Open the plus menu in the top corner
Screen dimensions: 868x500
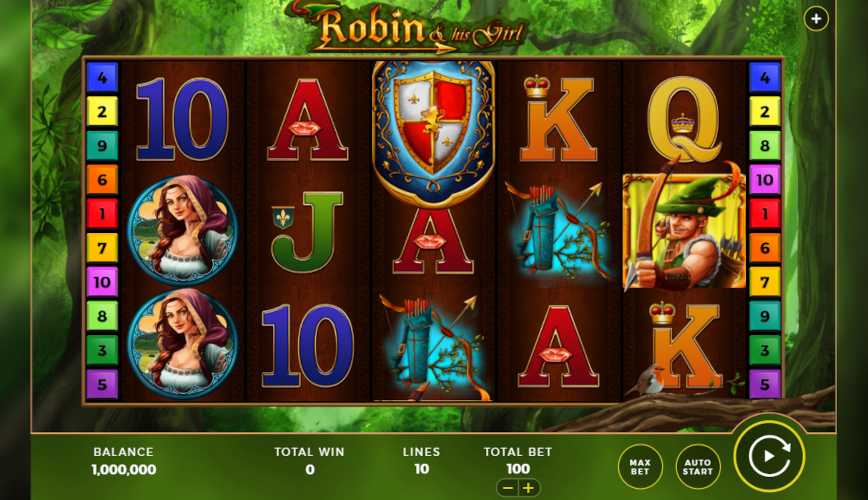tap(816, 18)
